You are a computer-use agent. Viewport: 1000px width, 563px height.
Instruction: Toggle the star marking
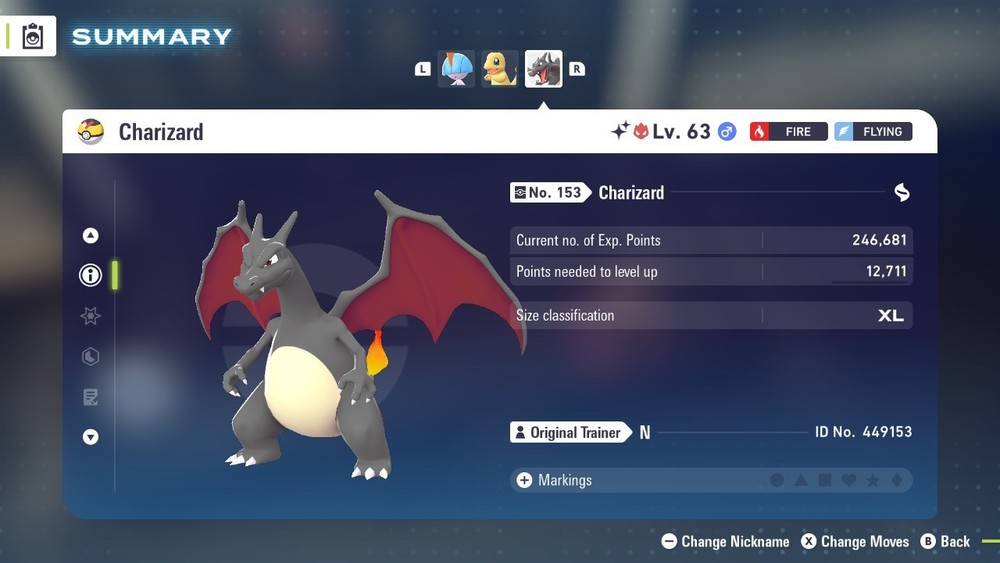coord(873,481)
